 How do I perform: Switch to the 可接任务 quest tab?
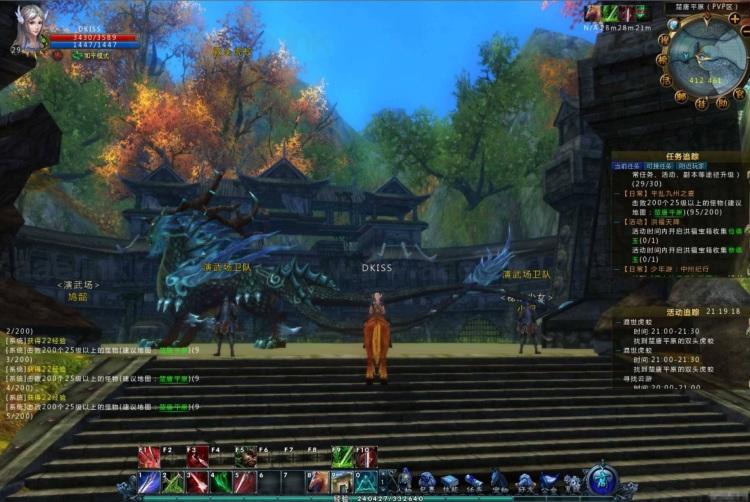[x=657, y=166]
